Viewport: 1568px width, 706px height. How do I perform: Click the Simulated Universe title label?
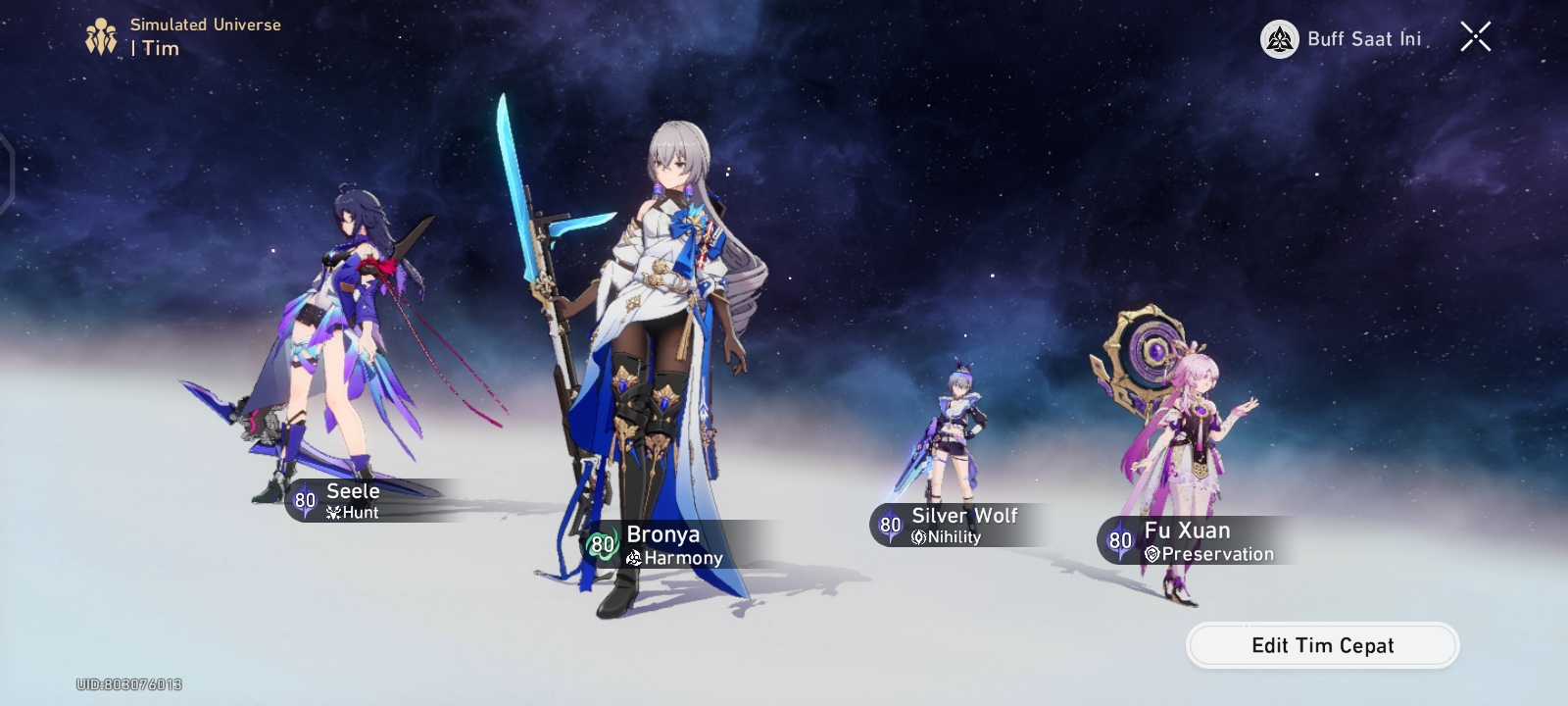tap(205, 26)
